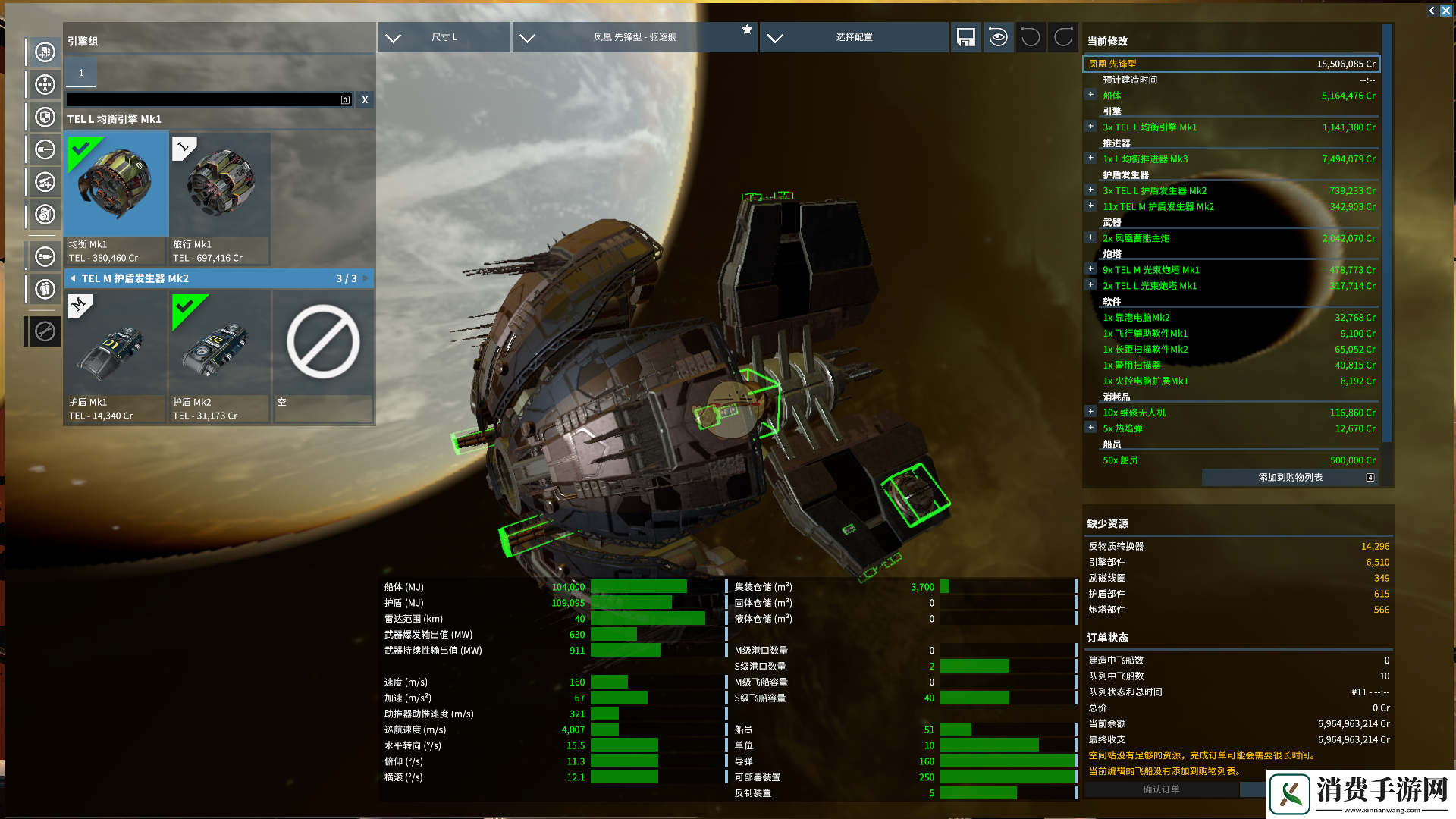Pick the 护盾 Mk2 shield generator
The image size is (1456, 819).
click(220, 356)
